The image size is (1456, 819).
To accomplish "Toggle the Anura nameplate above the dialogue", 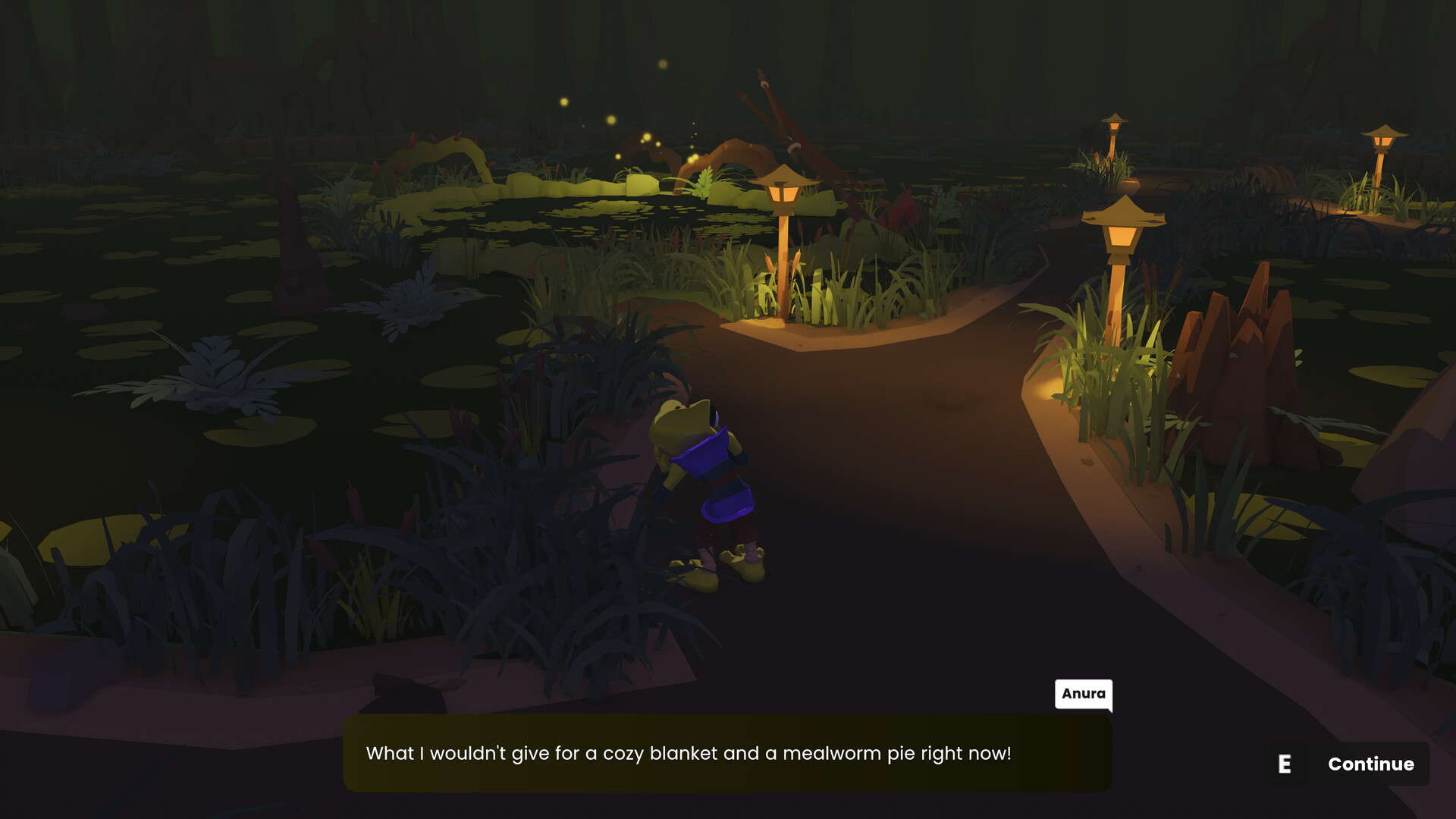I will pyautogui.click(x=1083, y=694).
